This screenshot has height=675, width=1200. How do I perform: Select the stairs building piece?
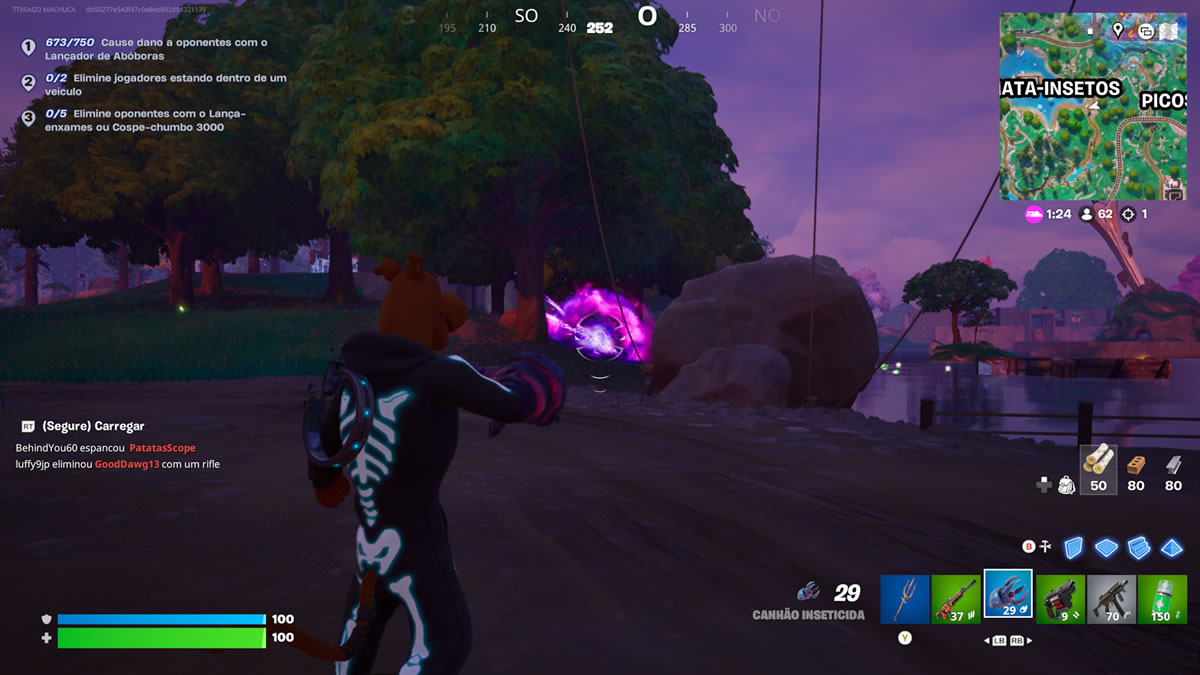[1139, 547]
